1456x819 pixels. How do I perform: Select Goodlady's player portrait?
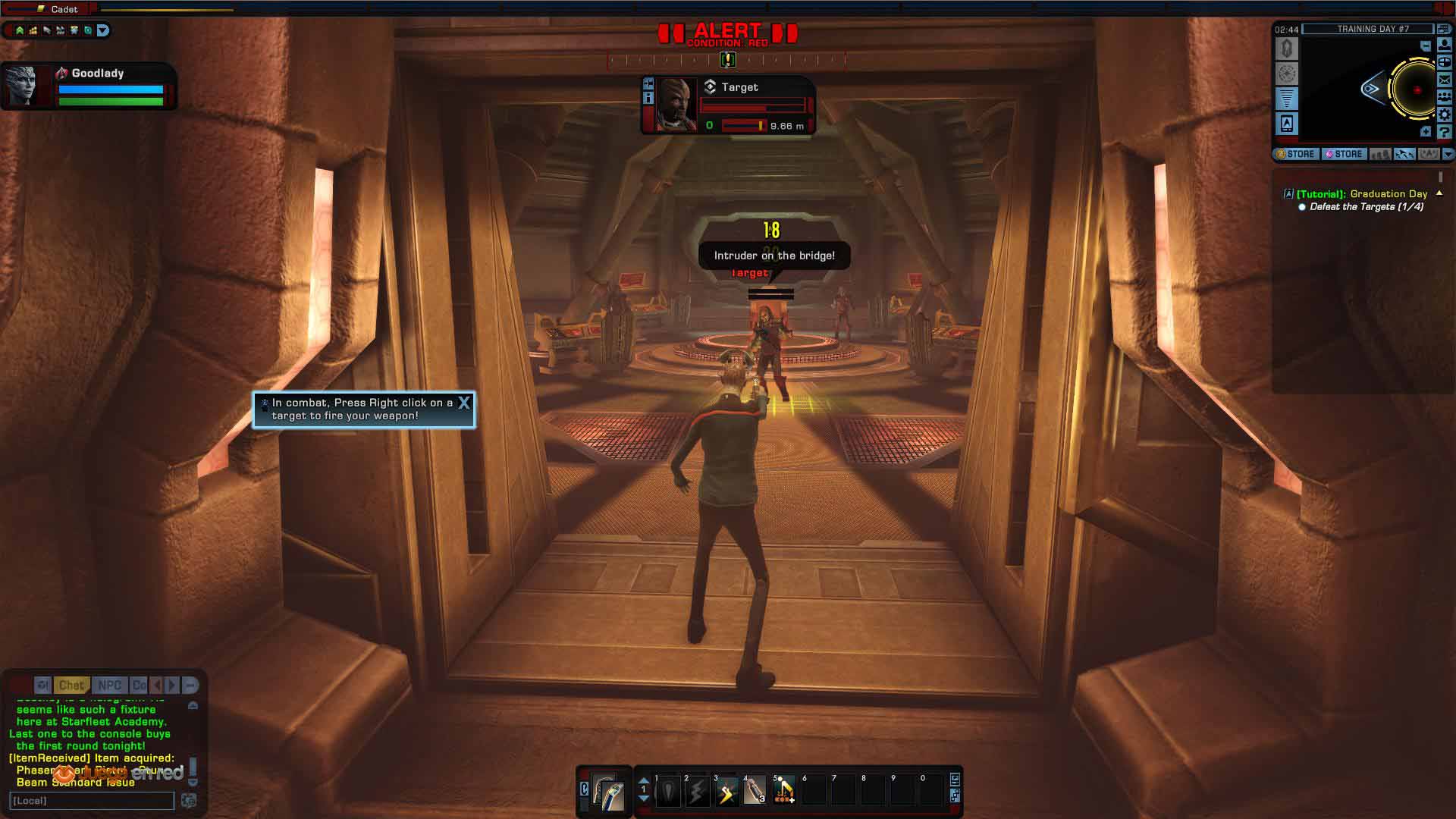(21, 86)
